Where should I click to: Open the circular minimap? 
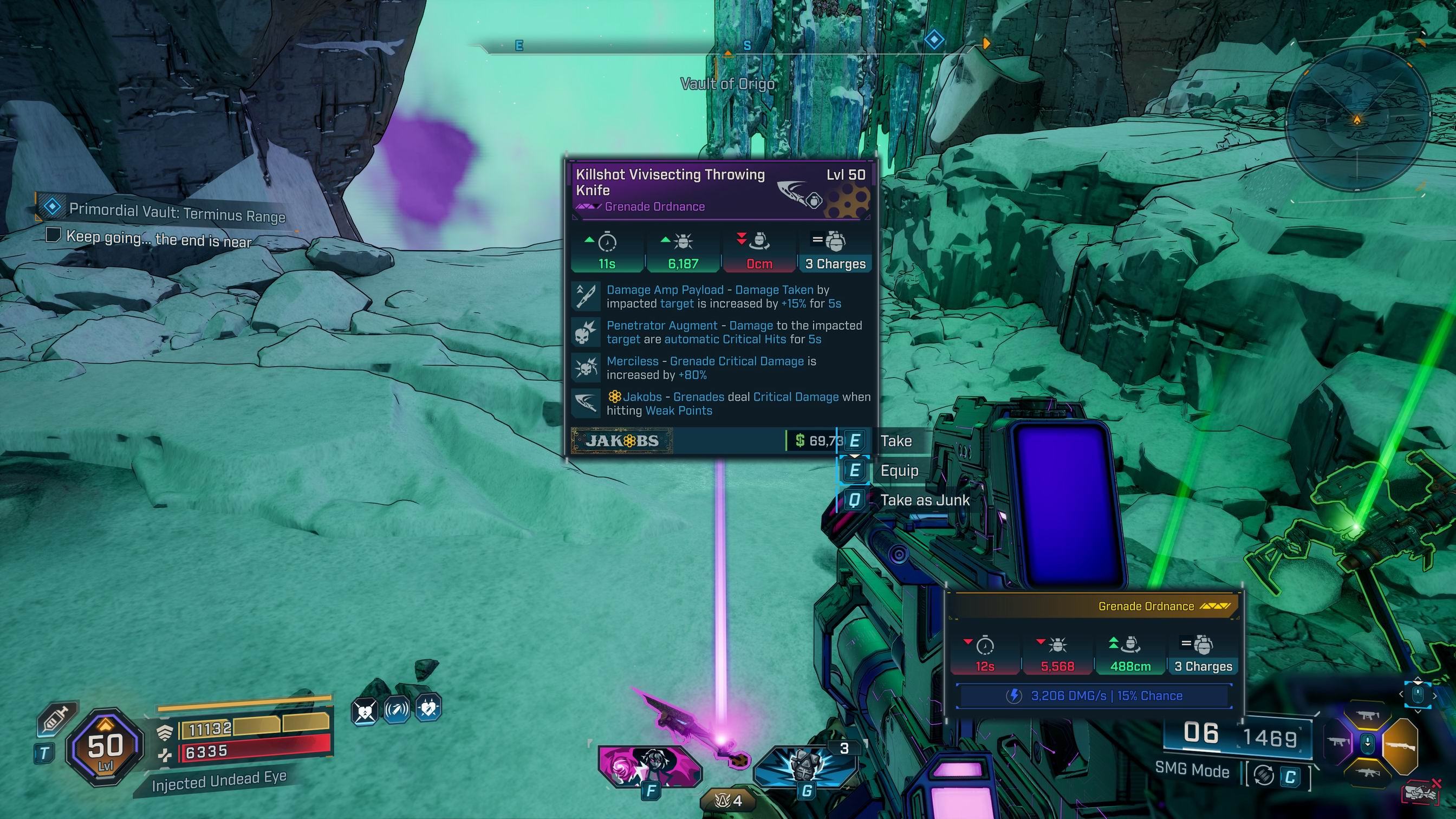point(1356,120)
